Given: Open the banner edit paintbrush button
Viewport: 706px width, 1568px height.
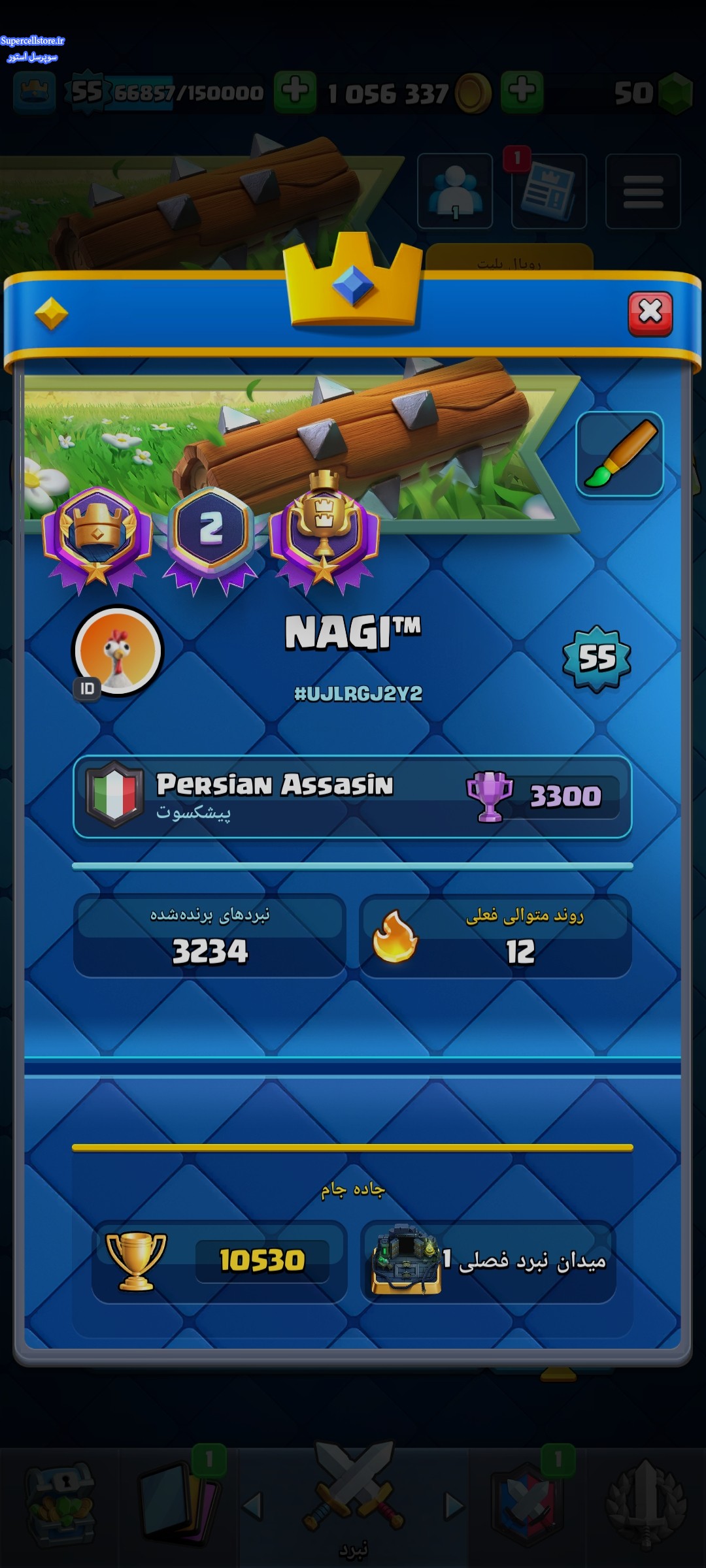Looking at the screenshot, I should click(619, 454).
